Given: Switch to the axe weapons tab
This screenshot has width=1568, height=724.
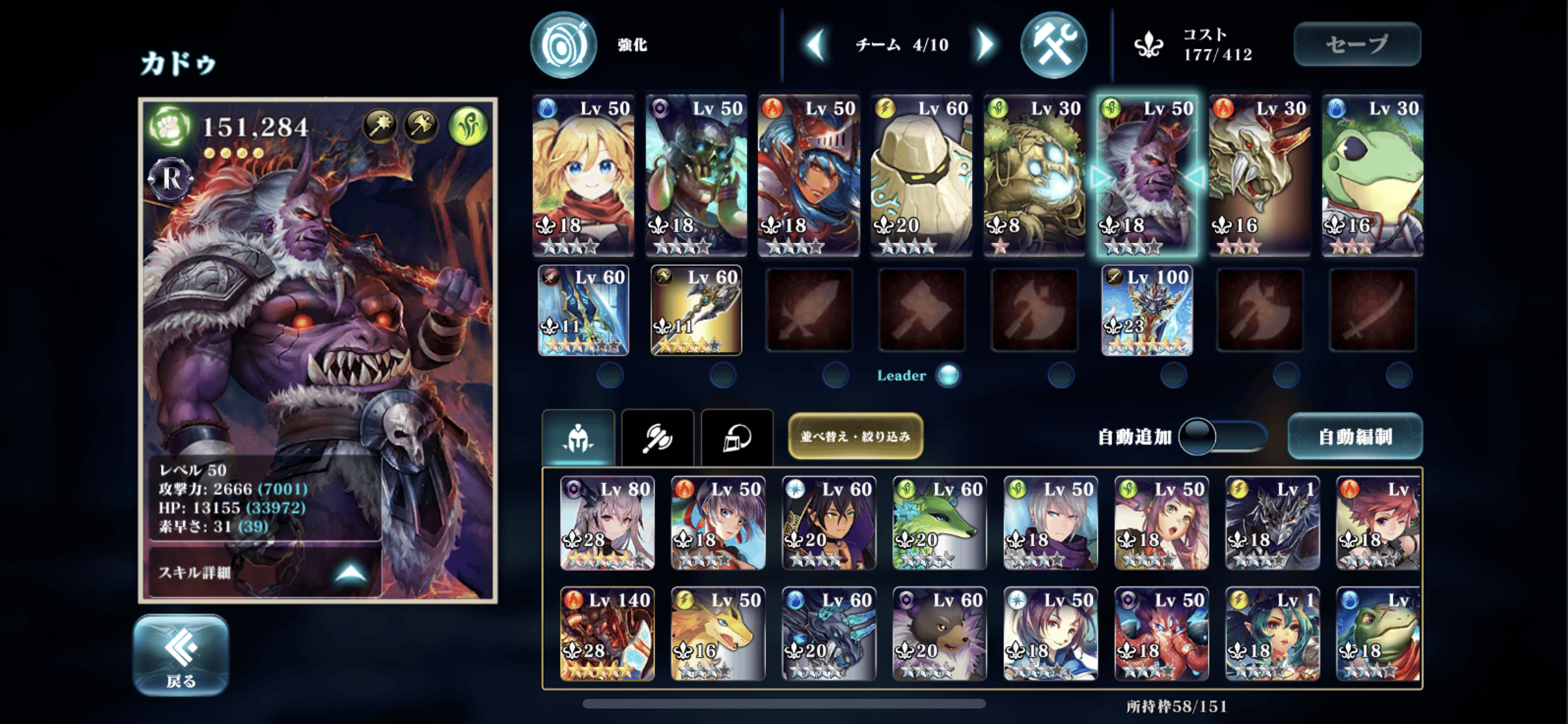Looking at the screenshot, I should [657, 438].
